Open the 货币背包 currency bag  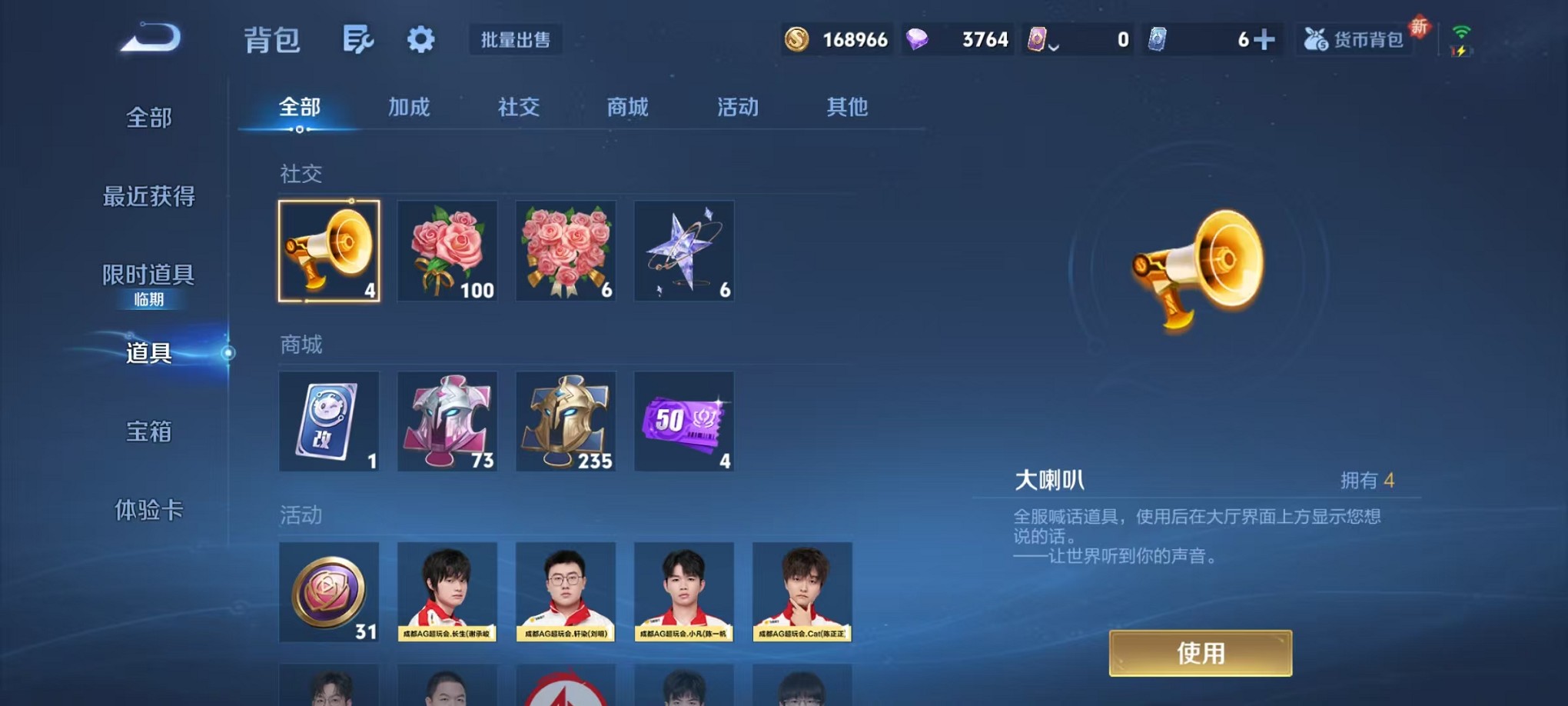pyautogui.click(x=1354, y=38)
